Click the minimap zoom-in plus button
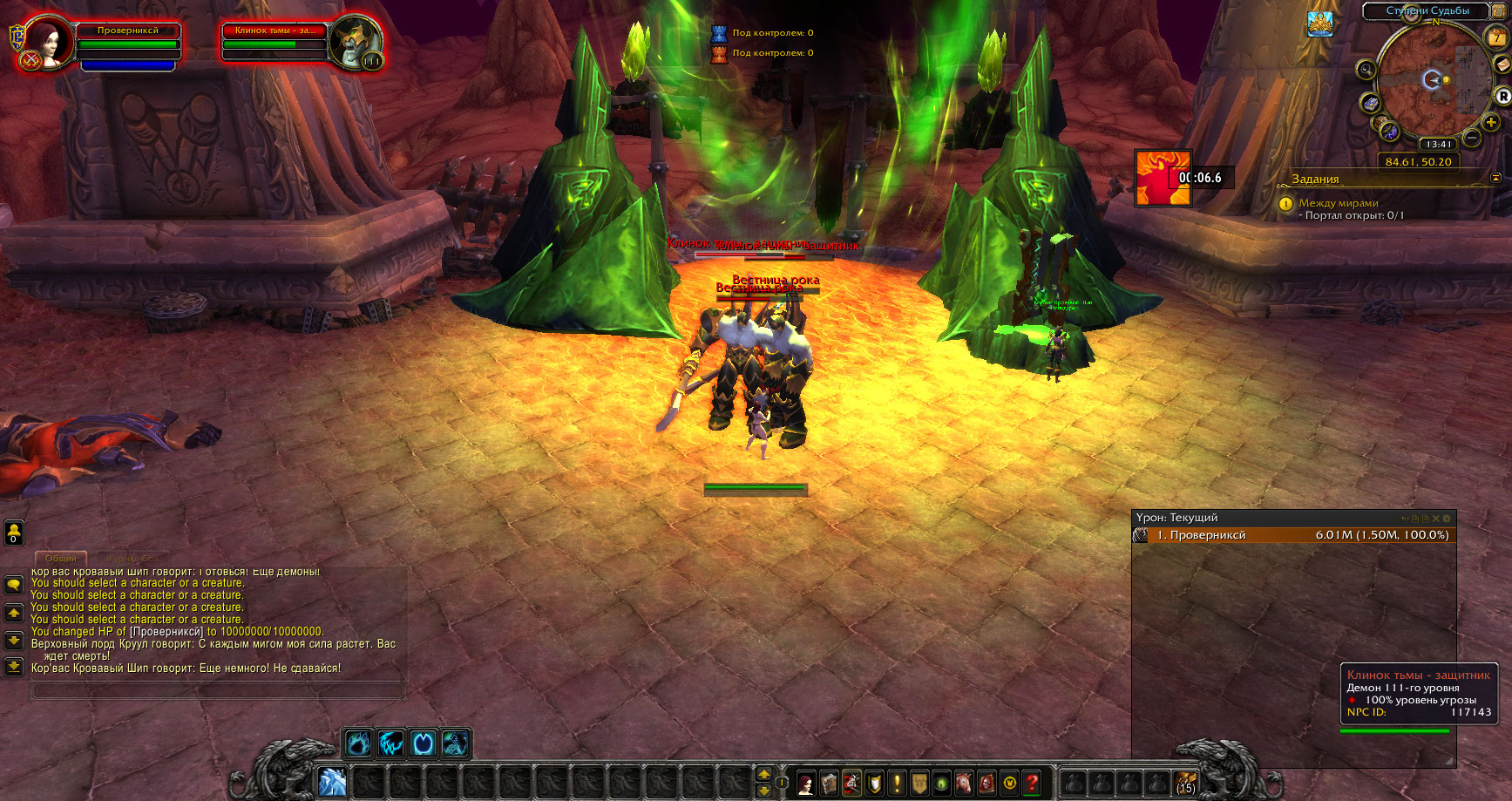The height and width of the screenshot is (801, 1512). point(1491,123)
